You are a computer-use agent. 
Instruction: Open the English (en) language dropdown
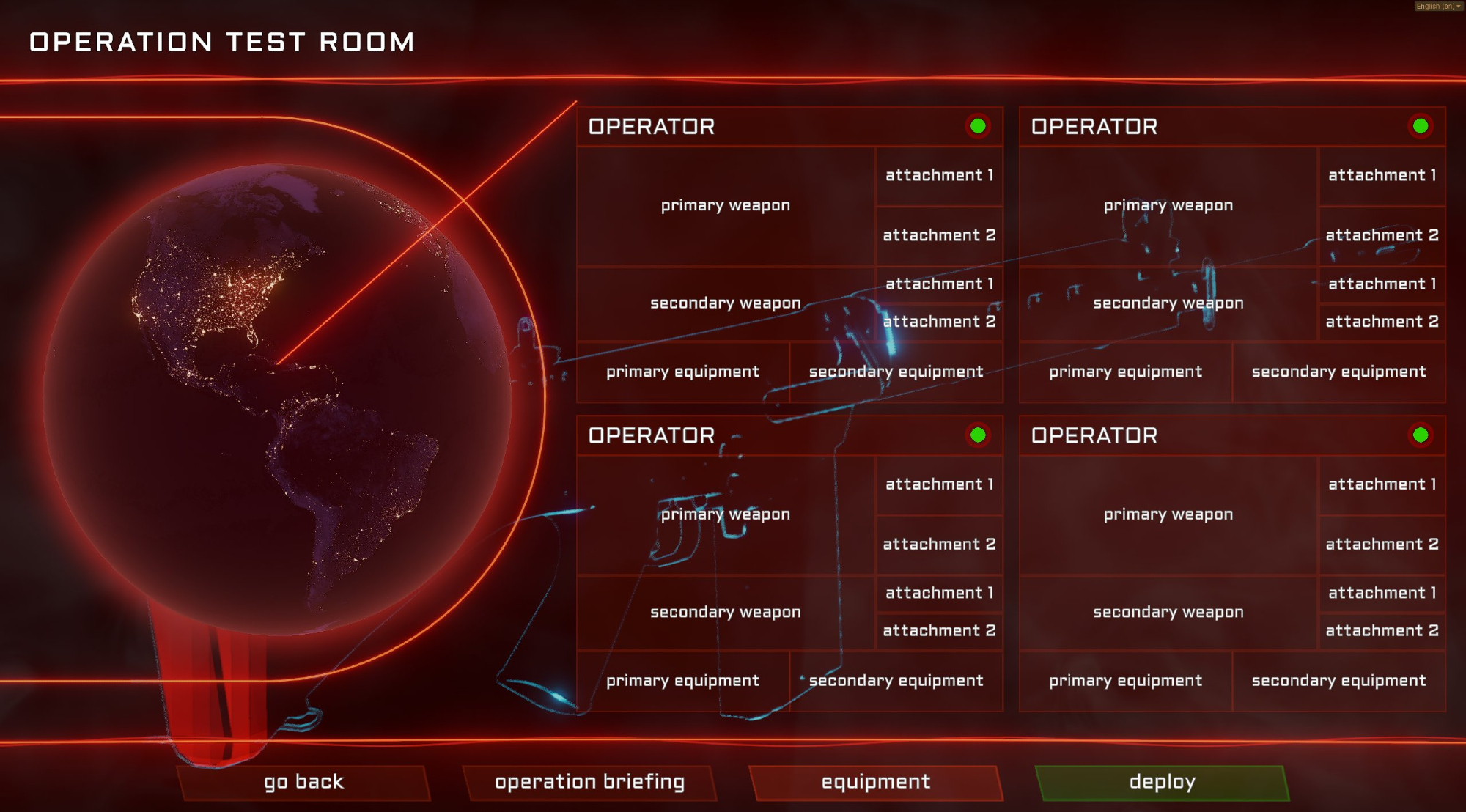click(1438, 6)
